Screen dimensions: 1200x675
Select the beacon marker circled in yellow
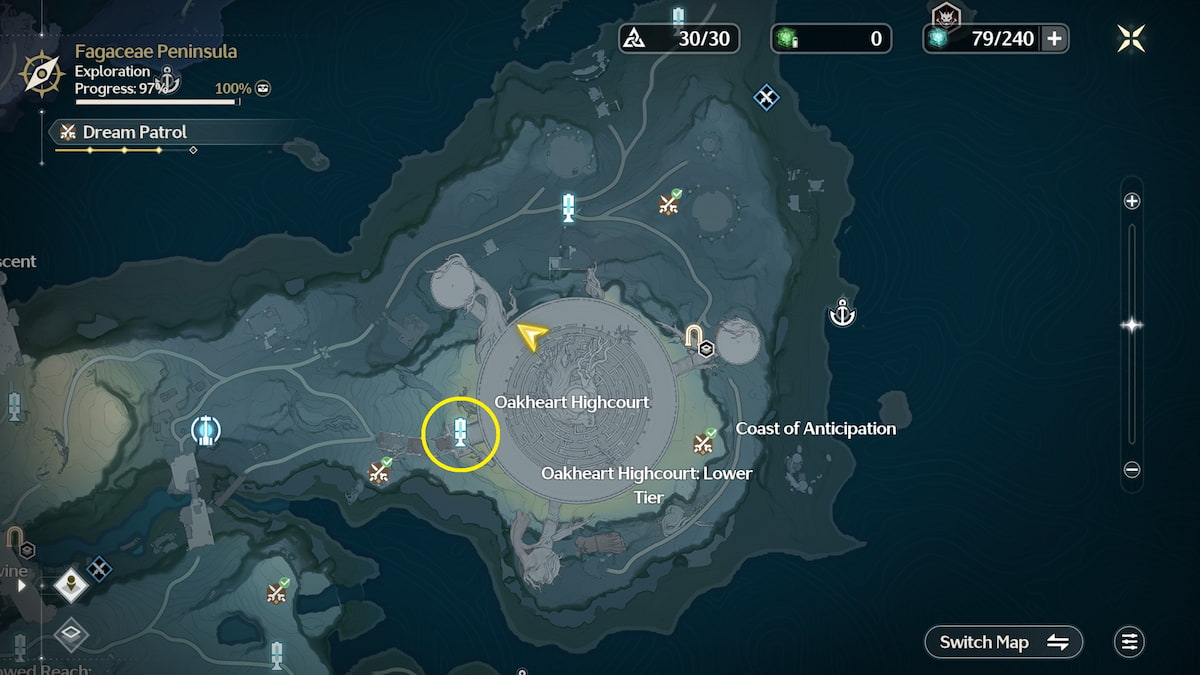460,433
